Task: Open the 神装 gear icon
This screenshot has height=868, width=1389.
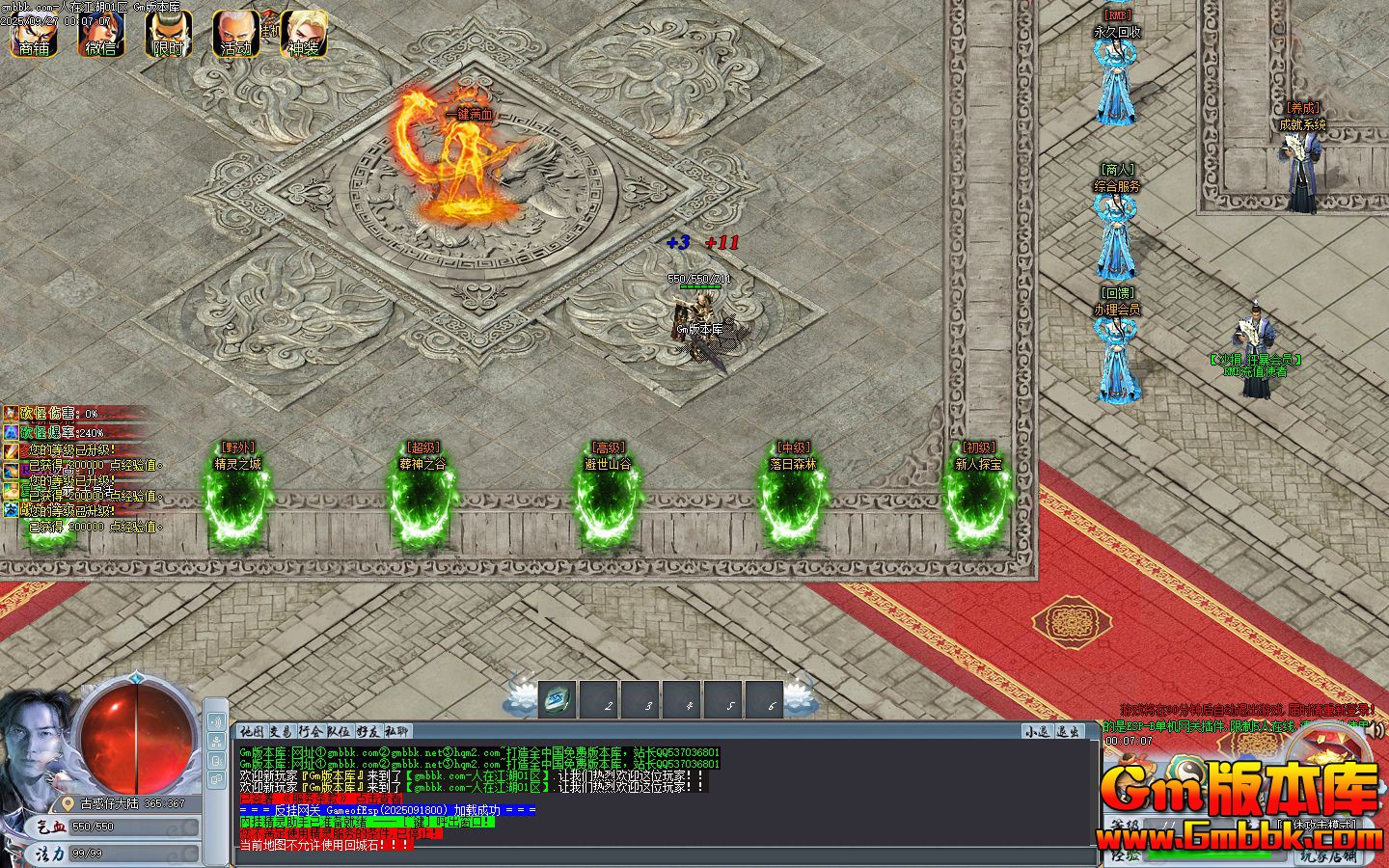Action: point(304,35)
